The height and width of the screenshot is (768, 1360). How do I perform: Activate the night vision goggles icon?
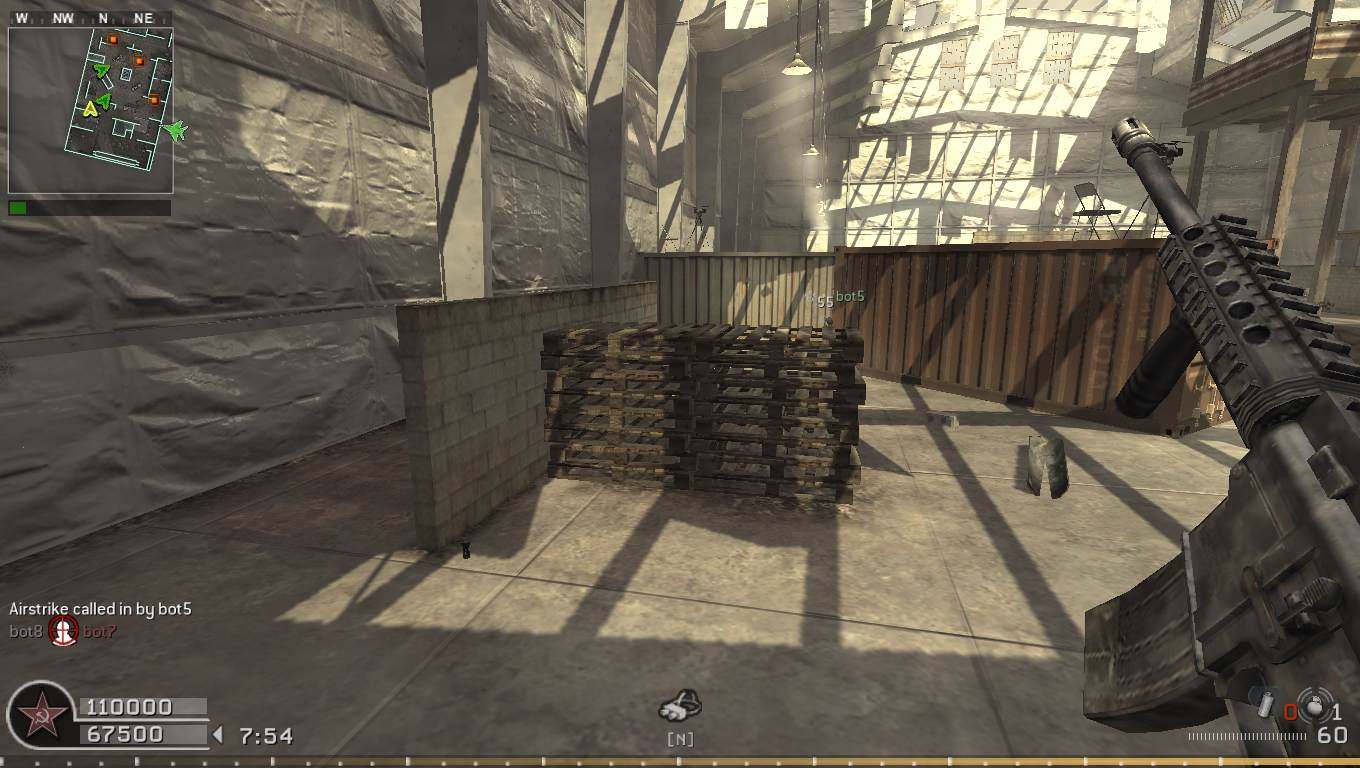[680, 707]
